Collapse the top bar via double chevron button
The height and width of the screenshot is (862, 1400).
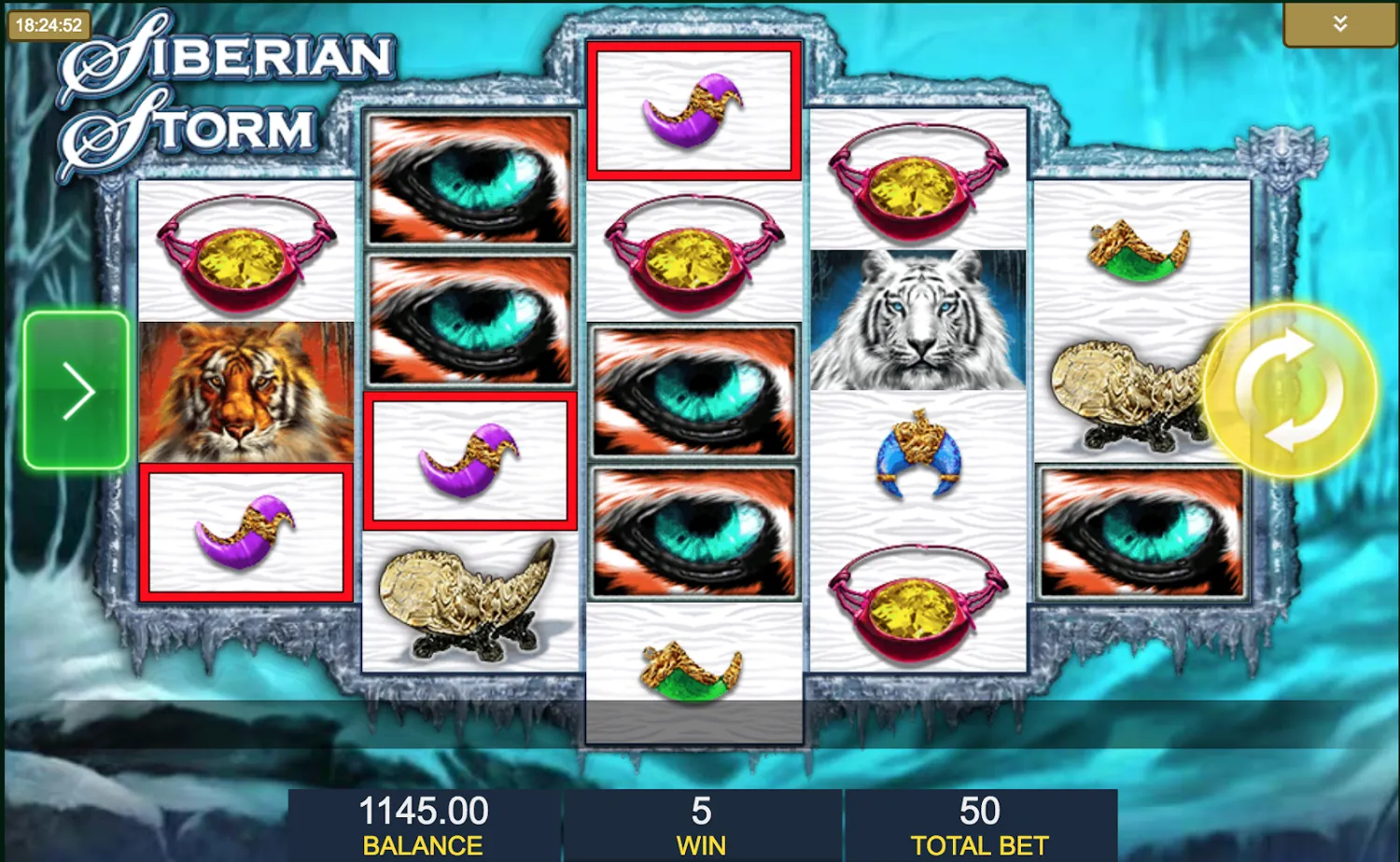point(1339,23)
